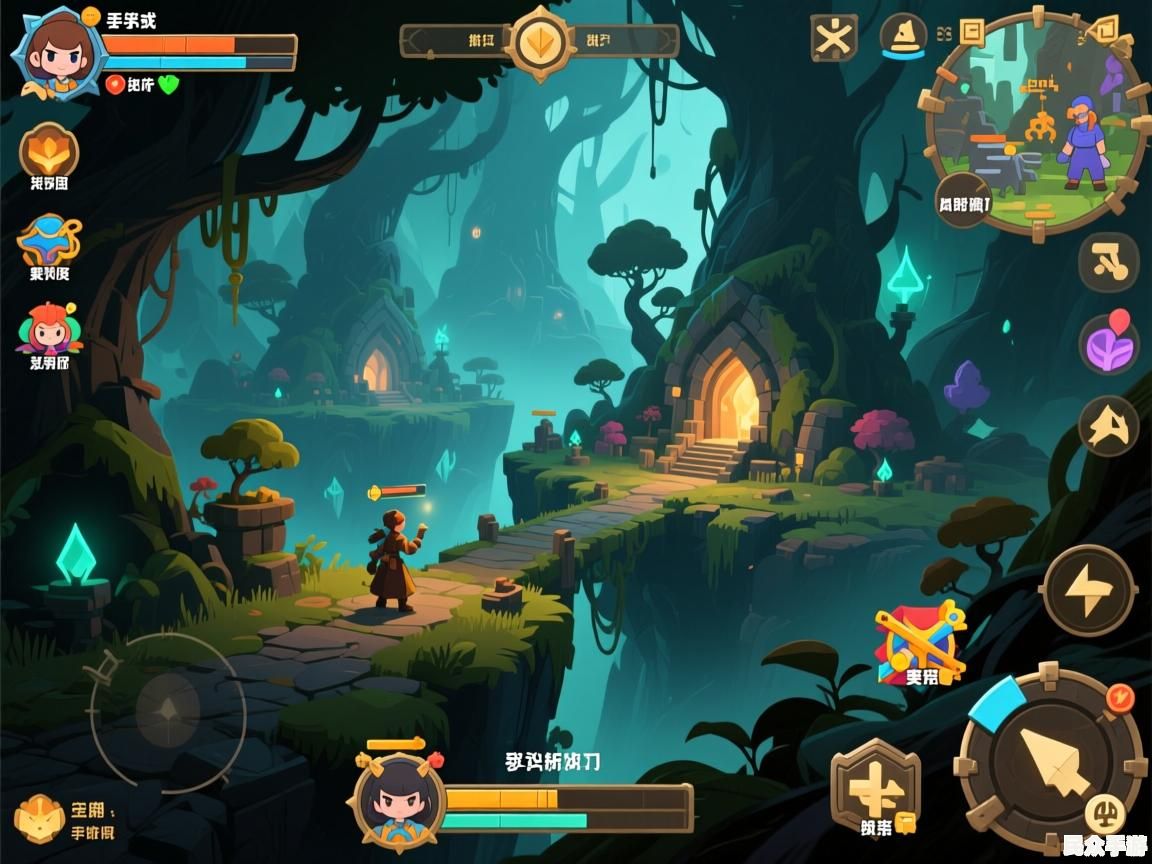1152x864 pixels.
Task: Click the golden shield emblem at top center
Action: 541,42
